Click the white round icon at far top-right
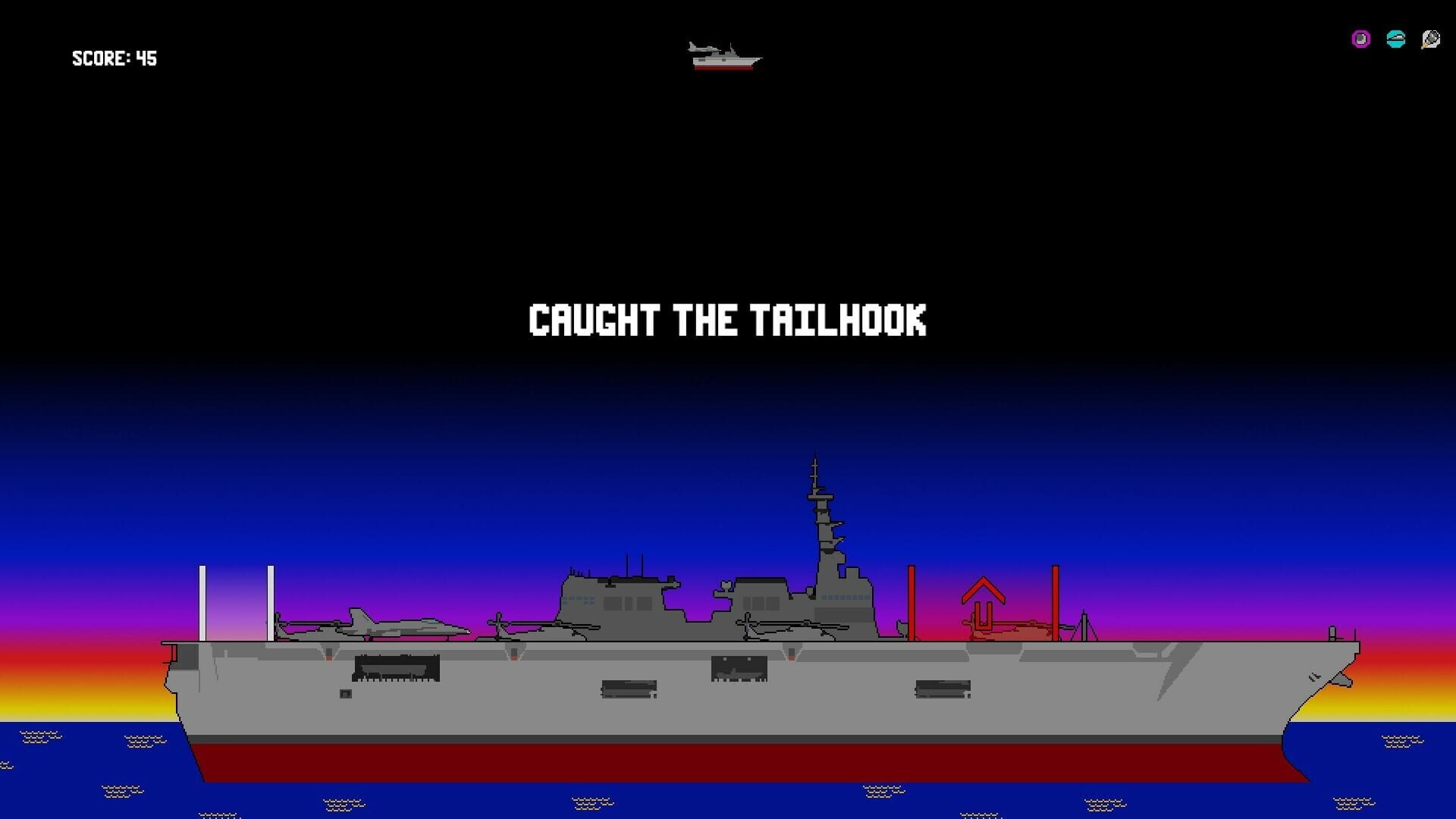1456x819 pixels. coord(1429,39)
